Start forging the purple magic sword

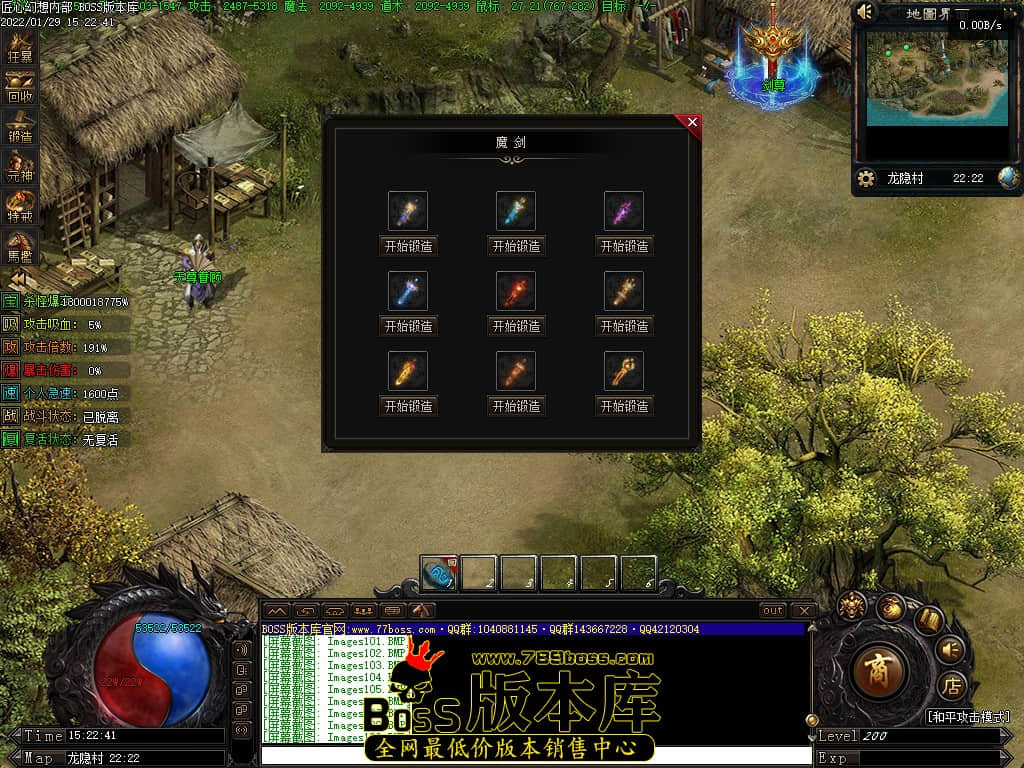click(625, 246)
